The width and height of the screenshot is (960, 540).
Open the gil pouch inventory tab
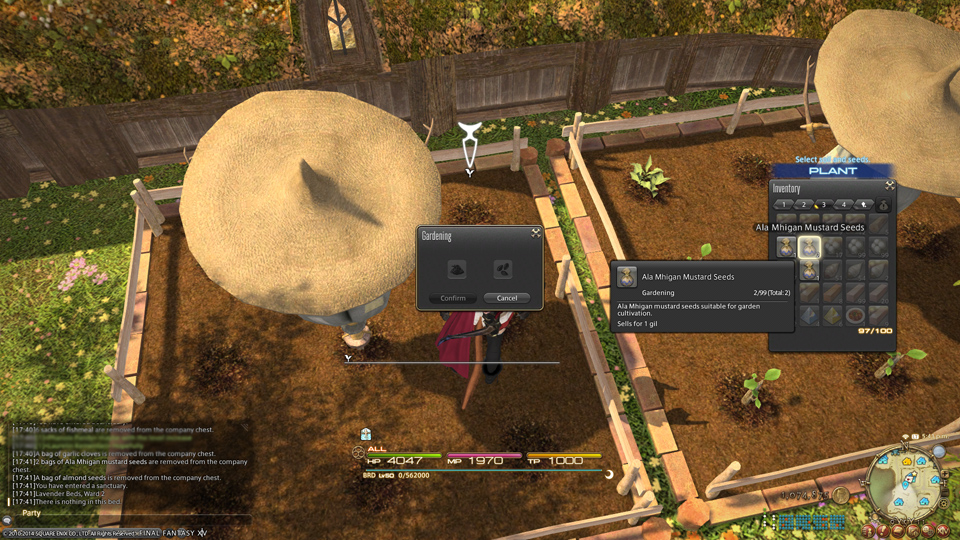[x=883, y=205]
